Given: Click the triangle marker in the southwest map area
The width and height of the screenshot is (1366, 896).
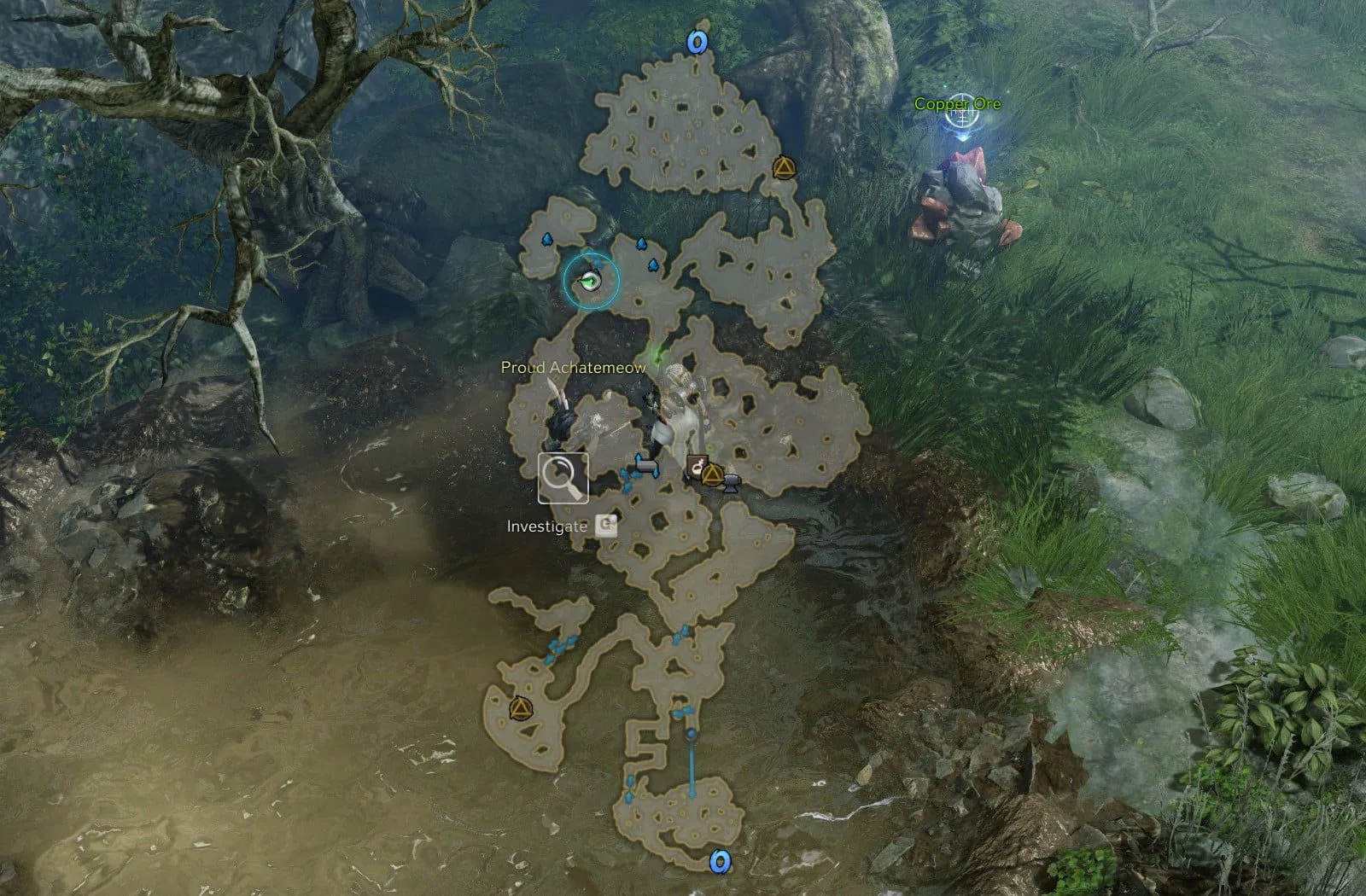Looking at the screenshot, I should 519,707.
